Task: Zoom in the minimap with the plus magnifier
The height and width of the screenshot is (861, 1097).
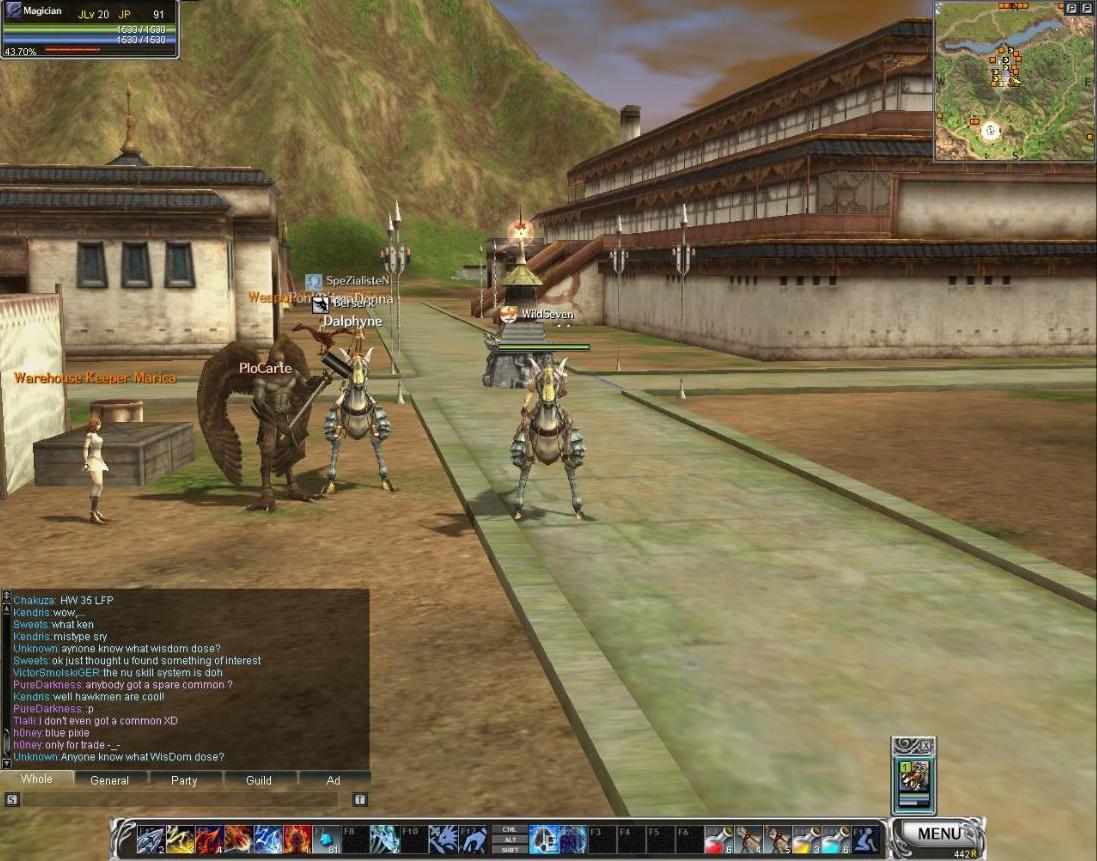Action: [1071, 7]
